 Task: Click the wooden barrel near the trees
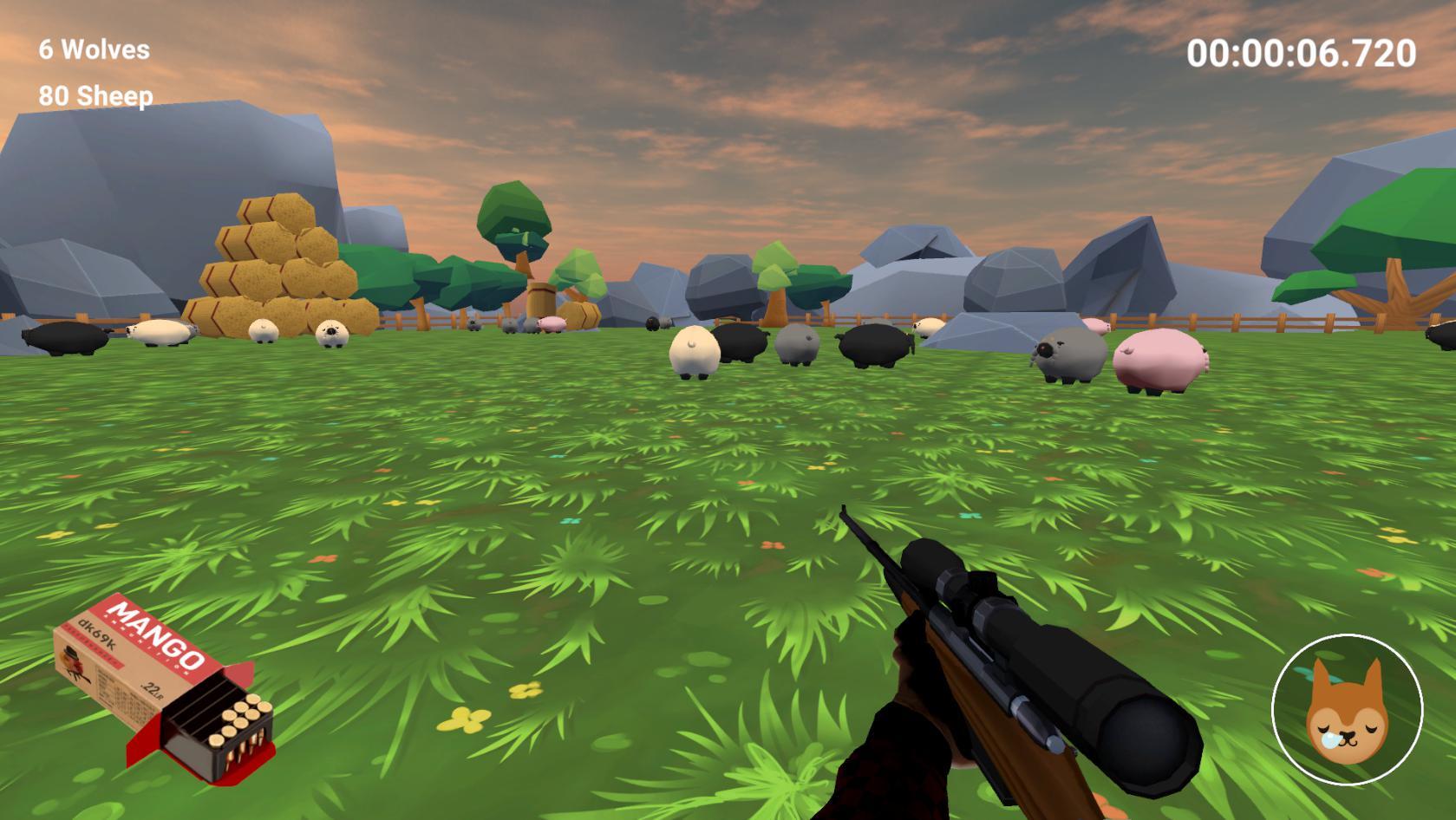(x=542, y=299)
